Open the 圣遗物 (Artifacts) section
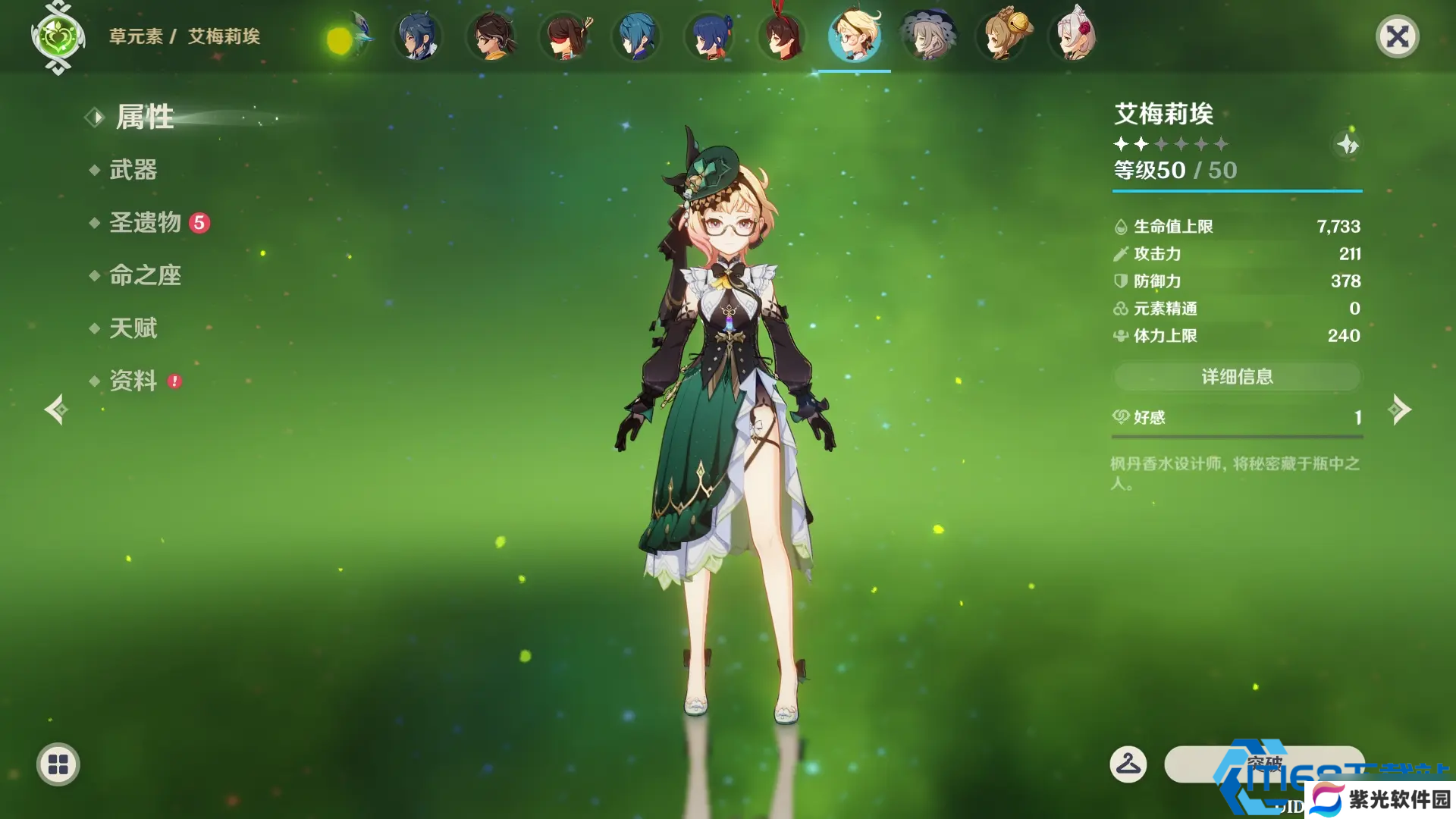The height and width of the screenshot is (819, 1456). [146, 222]
